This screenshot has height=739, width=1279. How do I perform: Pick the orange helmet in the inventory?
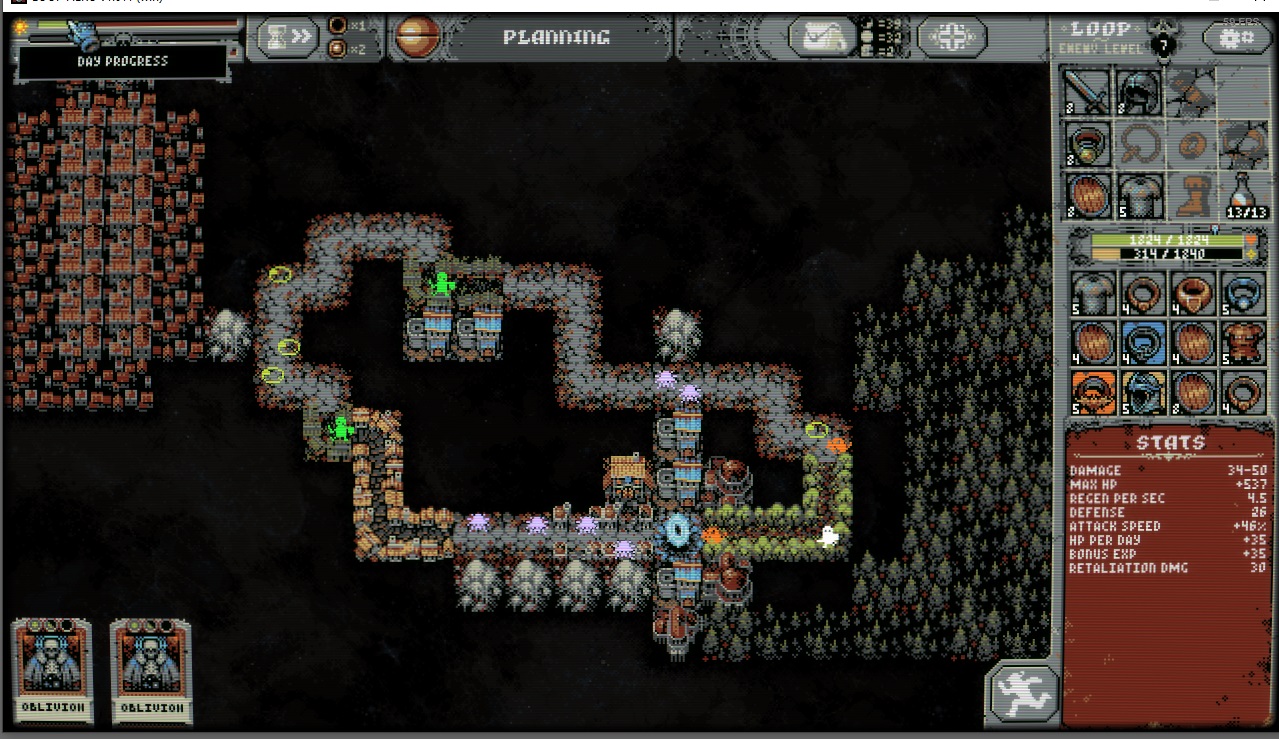tap(1092, 393)
